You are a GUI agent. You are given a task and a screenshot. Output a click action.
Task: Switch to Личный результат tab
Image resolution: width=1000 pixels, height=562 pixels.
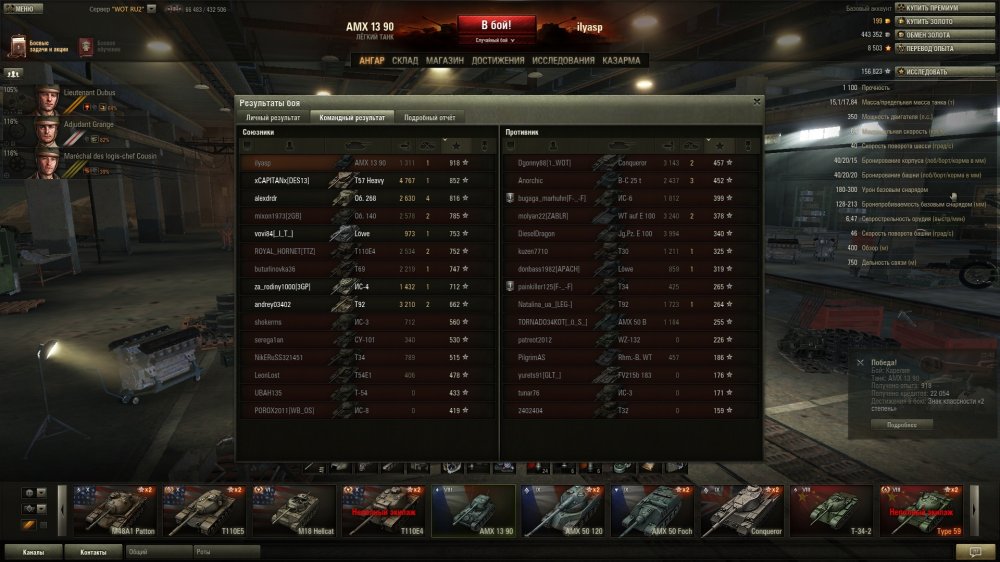pos(273,117)
